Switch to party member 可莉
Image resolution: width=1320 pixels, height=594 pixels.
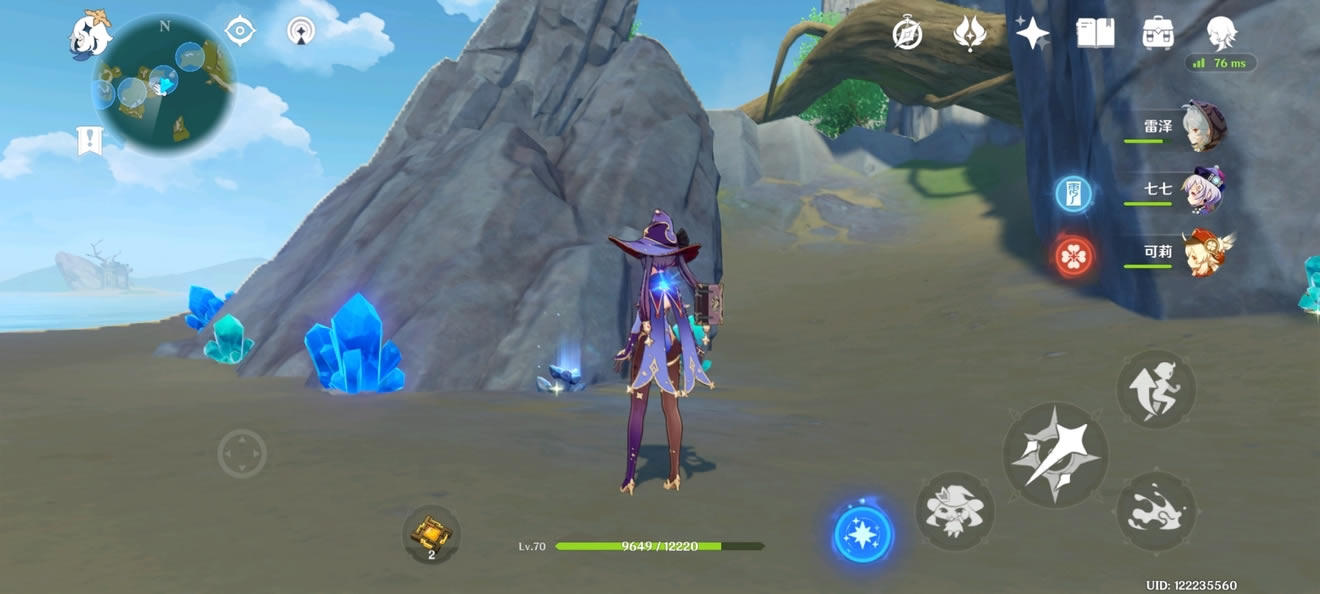point(1202,252)
